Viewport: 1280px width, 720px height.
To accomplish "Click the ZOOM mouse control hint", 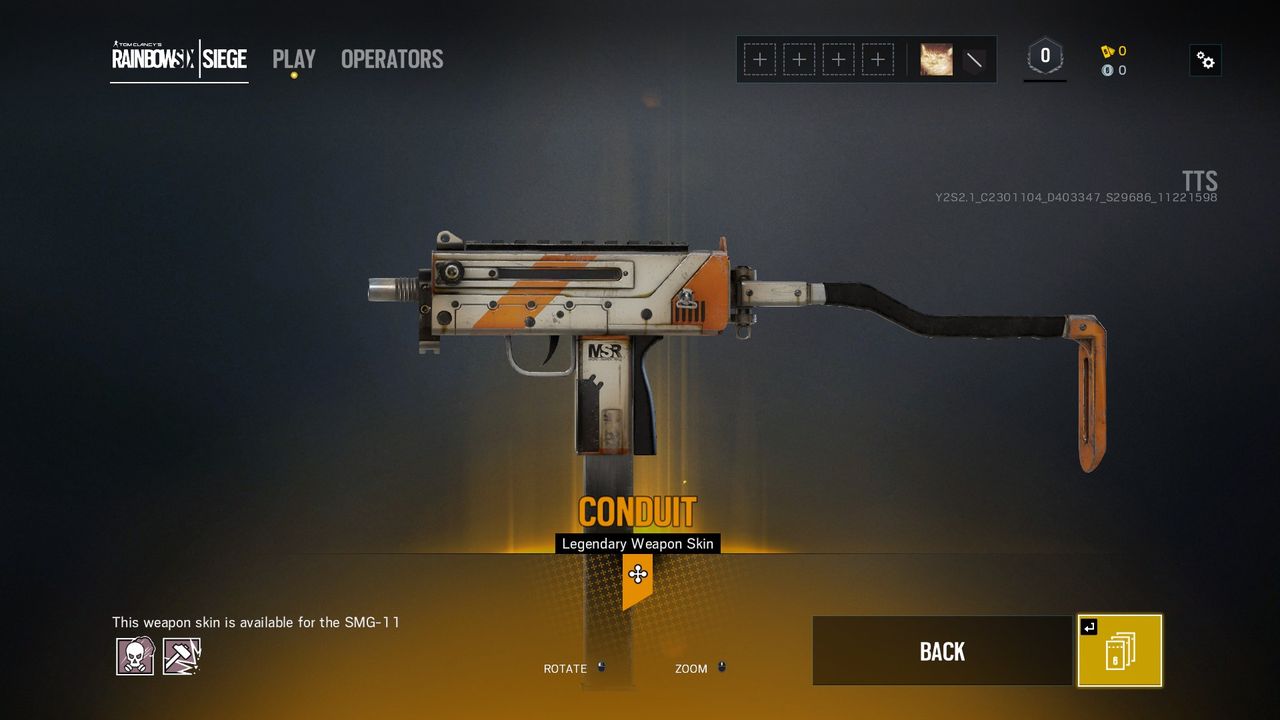I will pyautogui.click(x=693, y=668).
